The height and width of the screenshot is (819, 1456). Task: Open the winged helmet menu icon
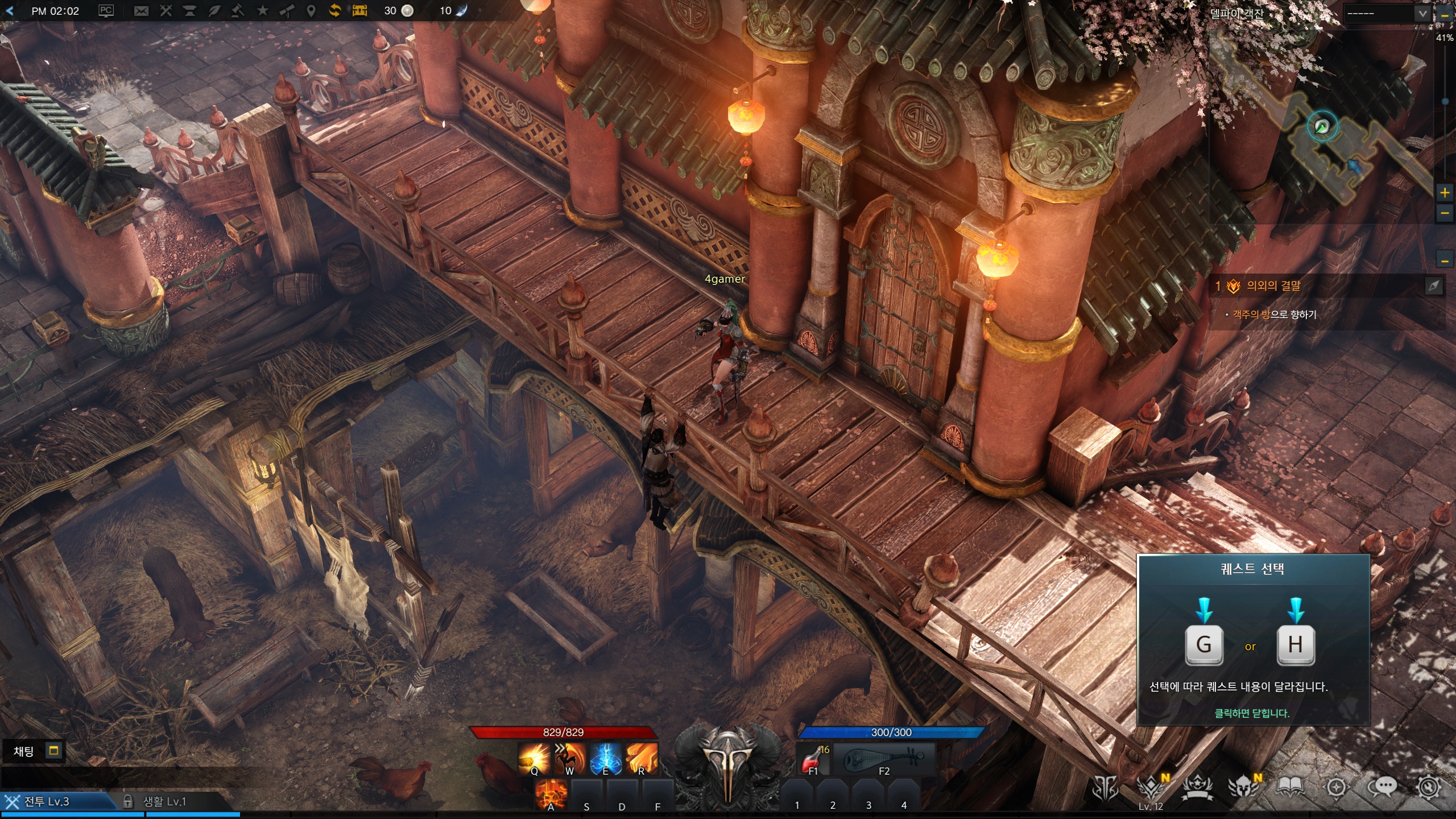pyautogui.click(x=1243, y=788)
